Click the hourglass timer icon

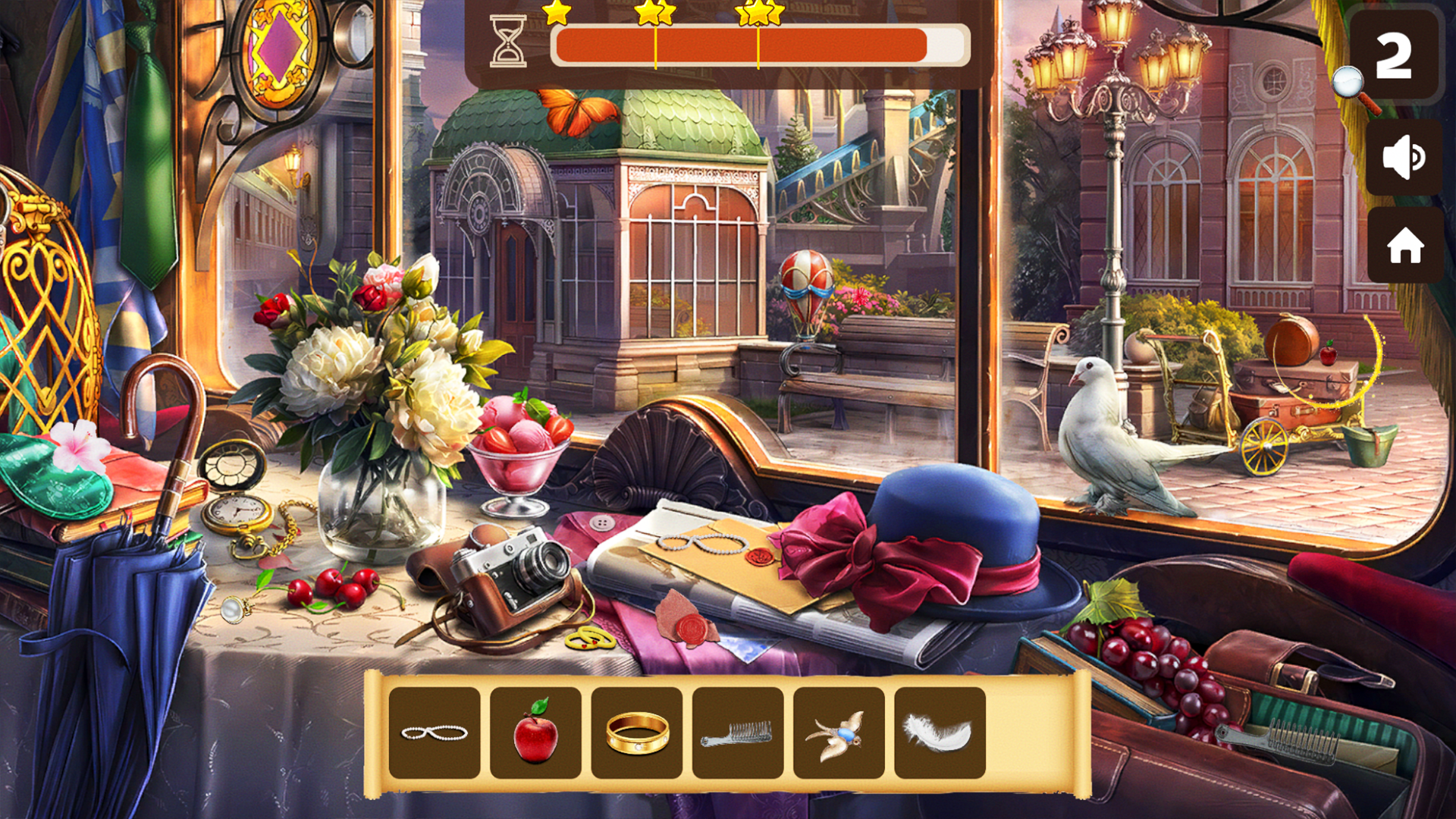(510, 39)
